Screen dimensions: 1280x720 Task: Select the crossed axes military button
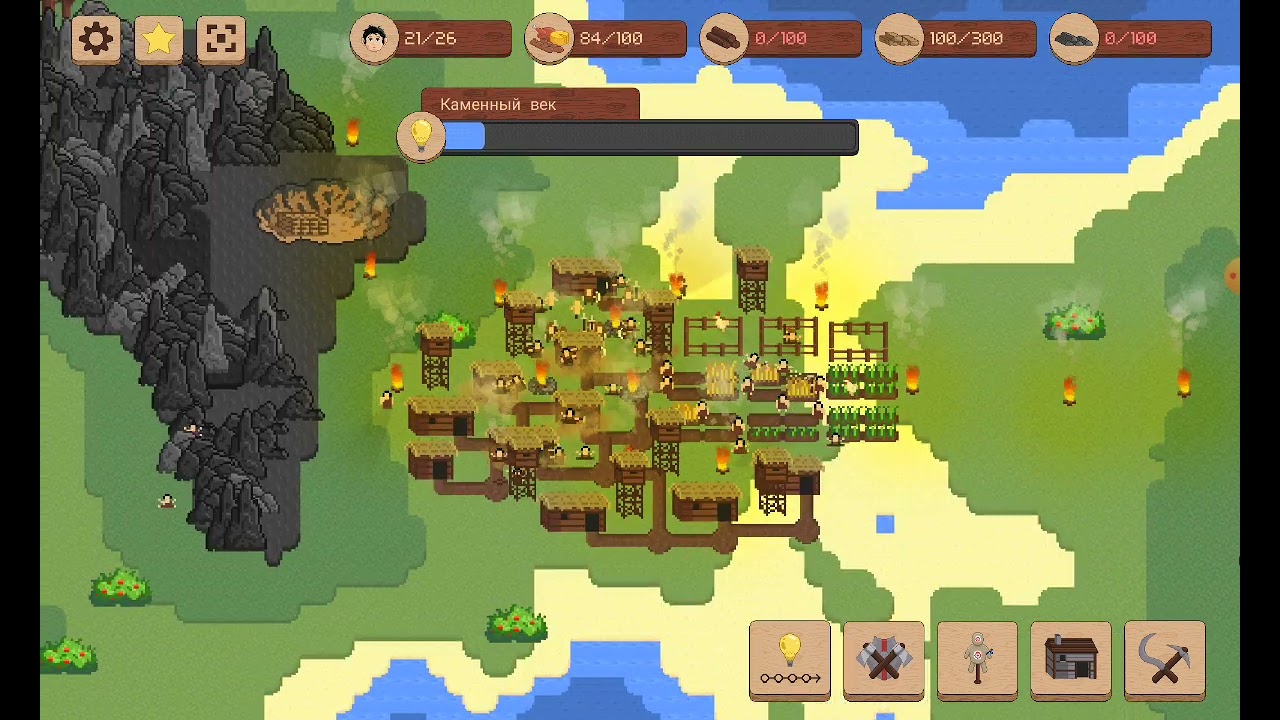884,659
